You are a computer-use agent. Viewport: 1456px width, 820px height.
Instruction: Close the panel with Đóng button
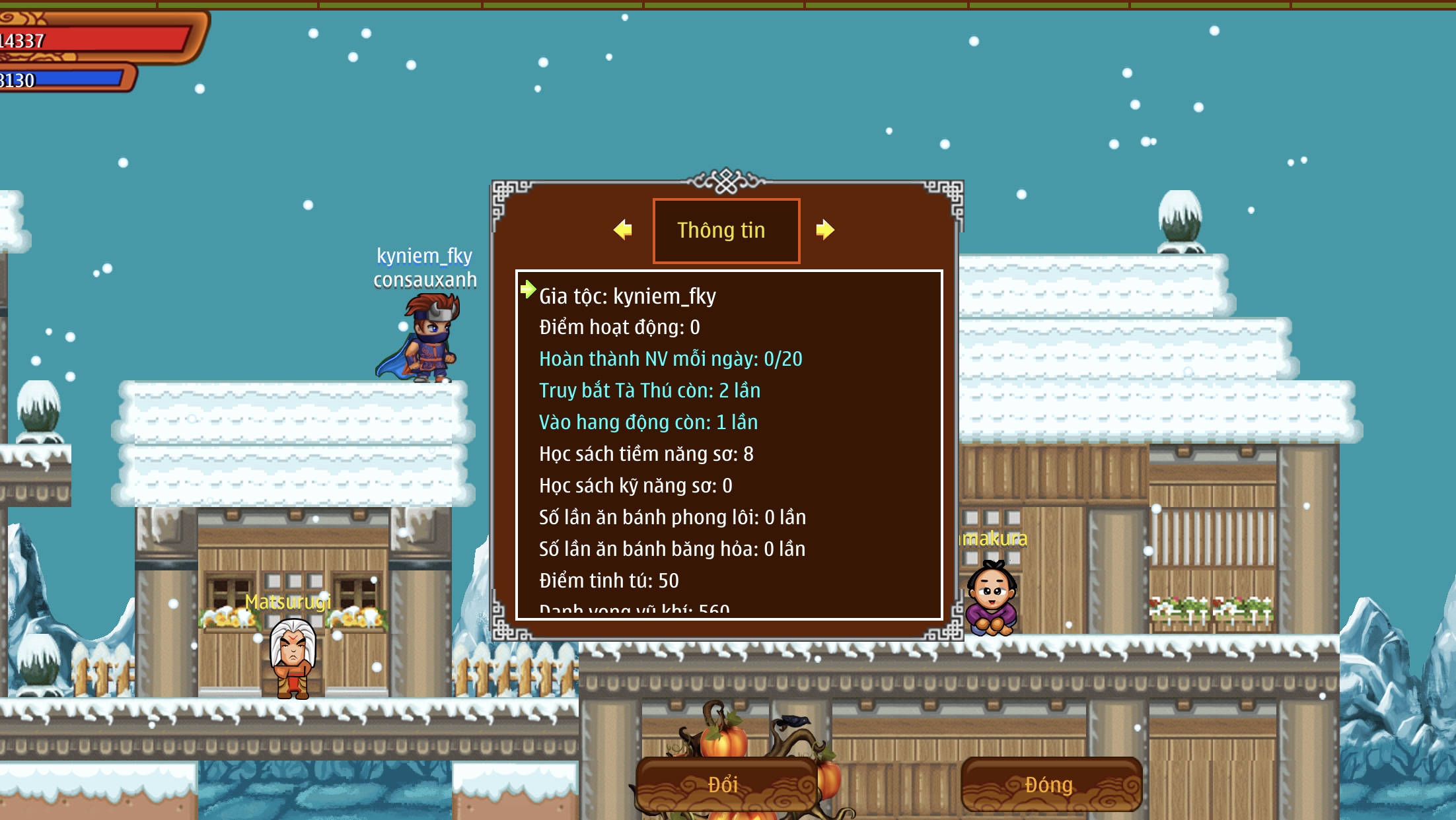pyautogui.click(x=1050, y=784)
